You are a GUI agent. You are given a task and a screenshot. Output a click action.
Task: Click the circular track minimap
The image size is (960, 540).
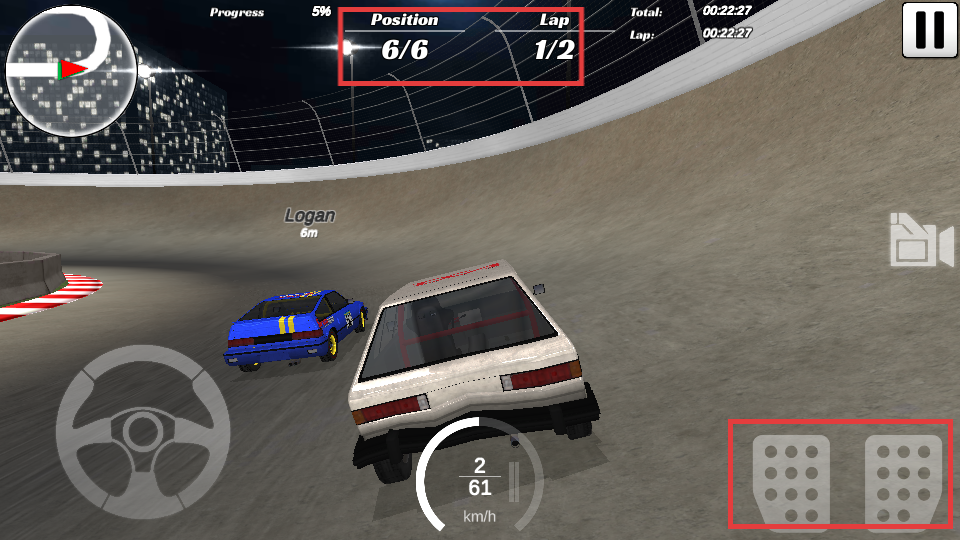click(71, 69)
